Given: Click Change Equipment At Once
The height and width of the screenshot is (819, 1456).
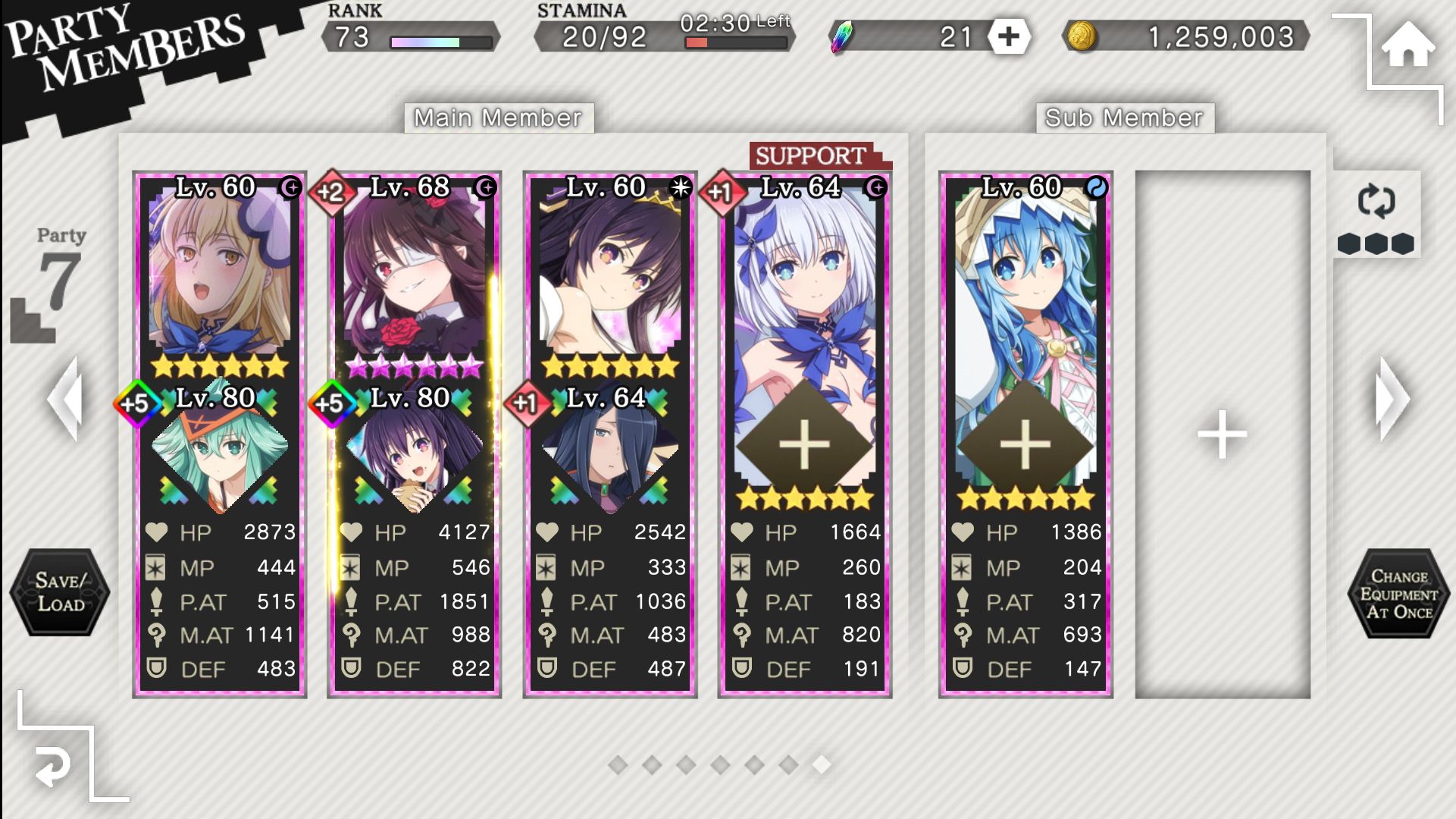Looking at the screenshot, I should coord(1398,594).
